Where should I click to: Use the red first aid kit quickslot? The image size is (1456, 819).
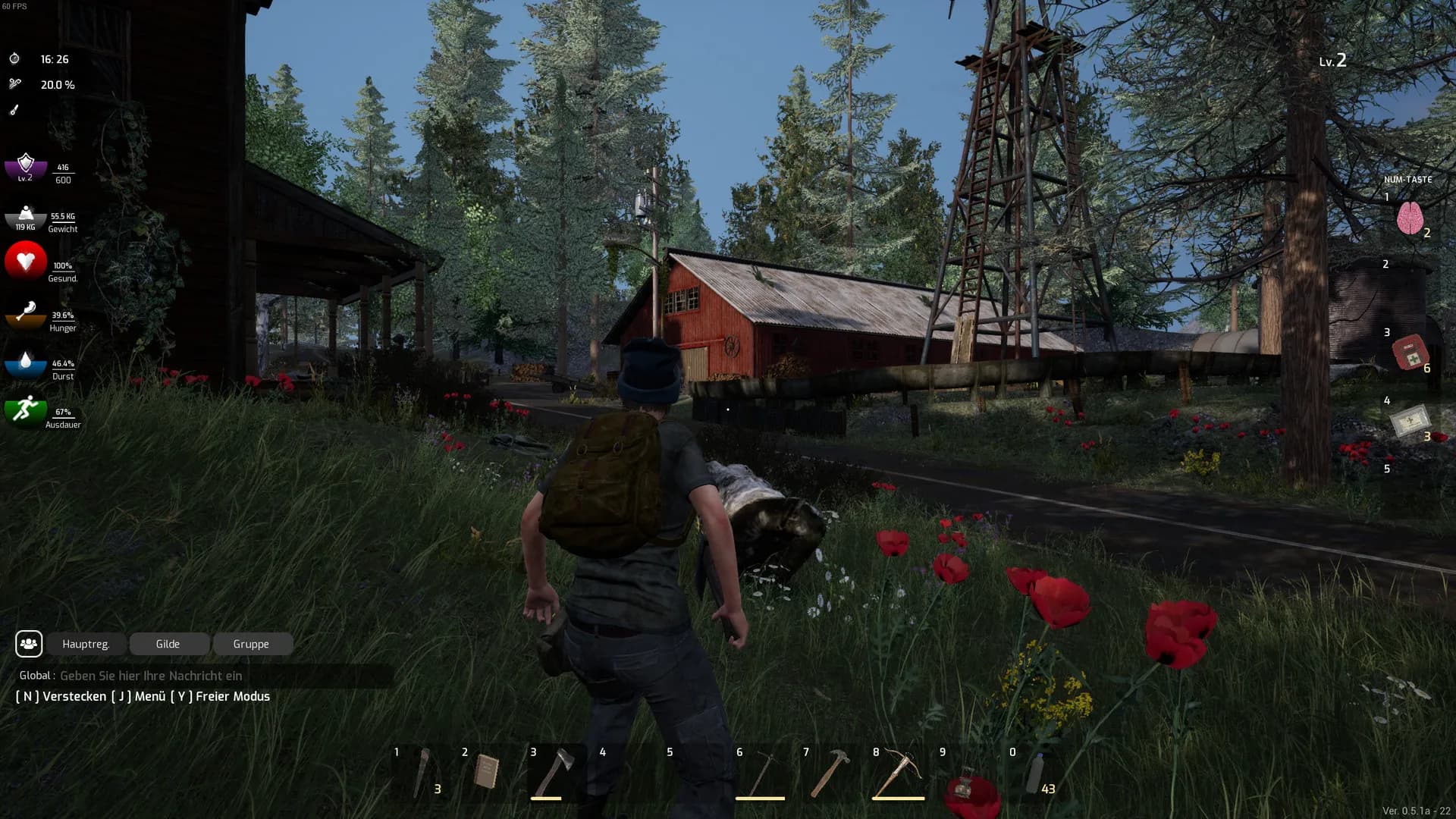point(1410,352)
